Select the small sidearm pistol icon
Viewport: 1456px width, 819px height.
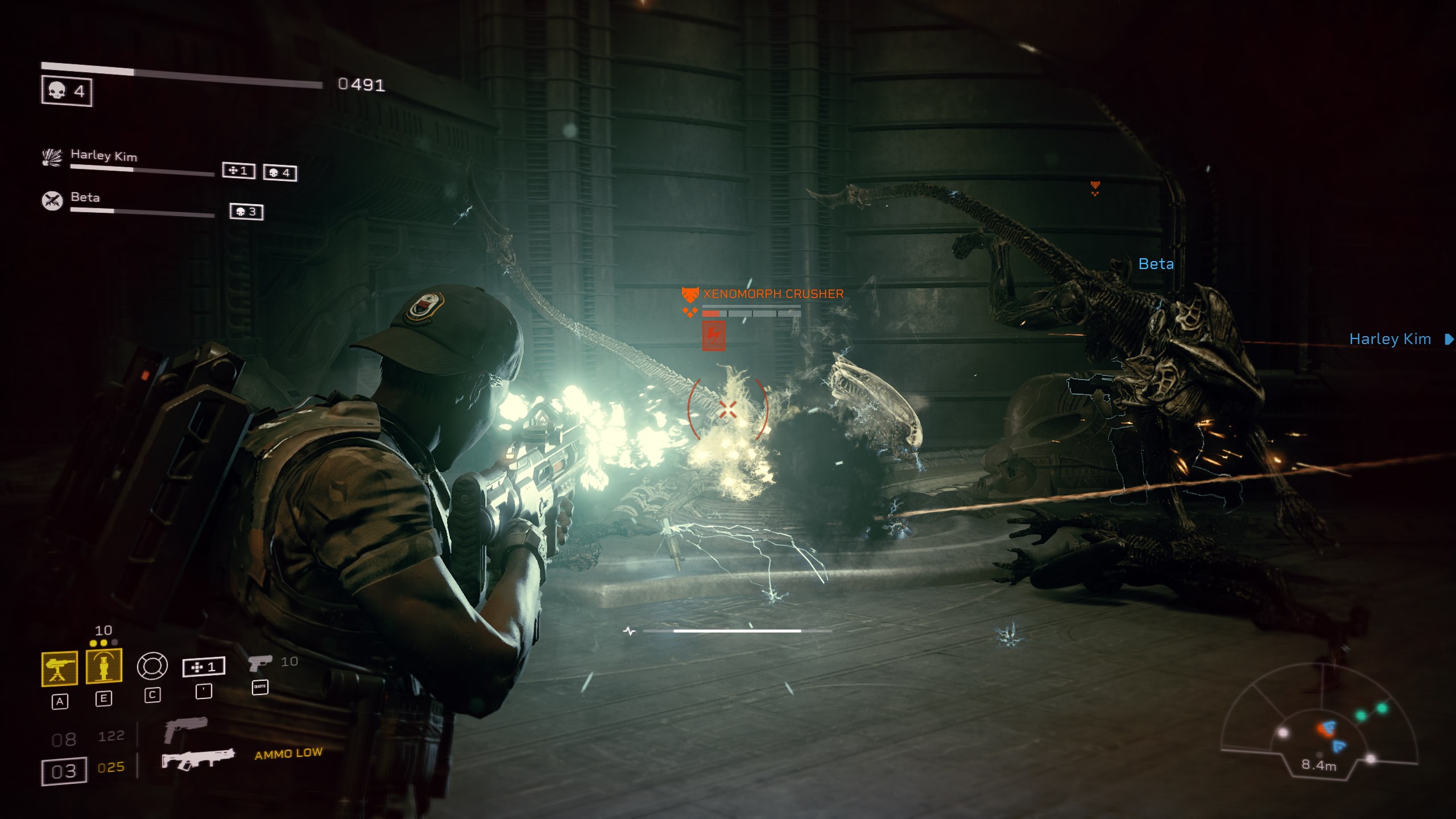(260, 663)
